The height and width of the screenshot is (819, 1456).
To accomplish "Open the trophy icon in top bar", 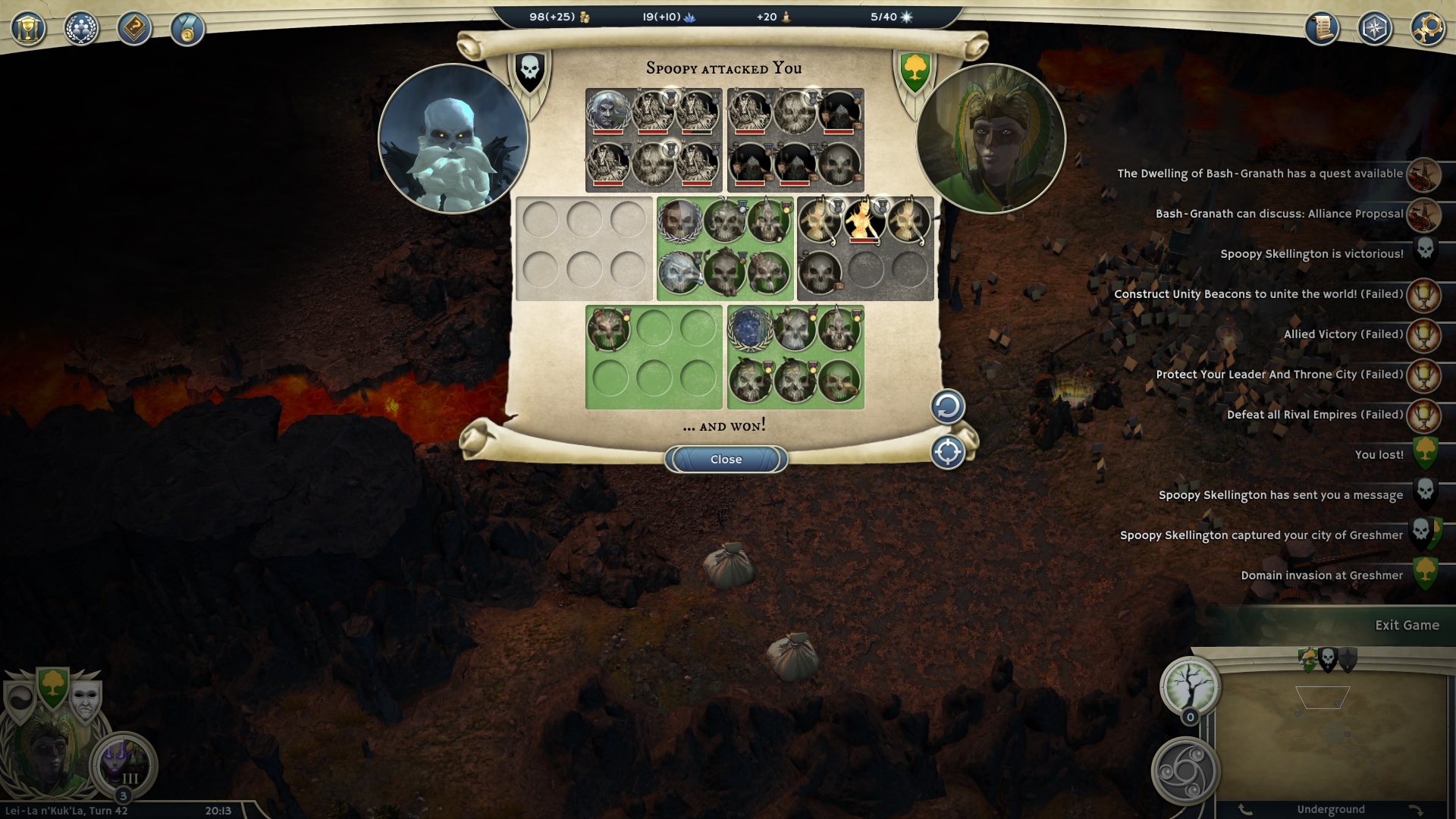I will (29, 29).
